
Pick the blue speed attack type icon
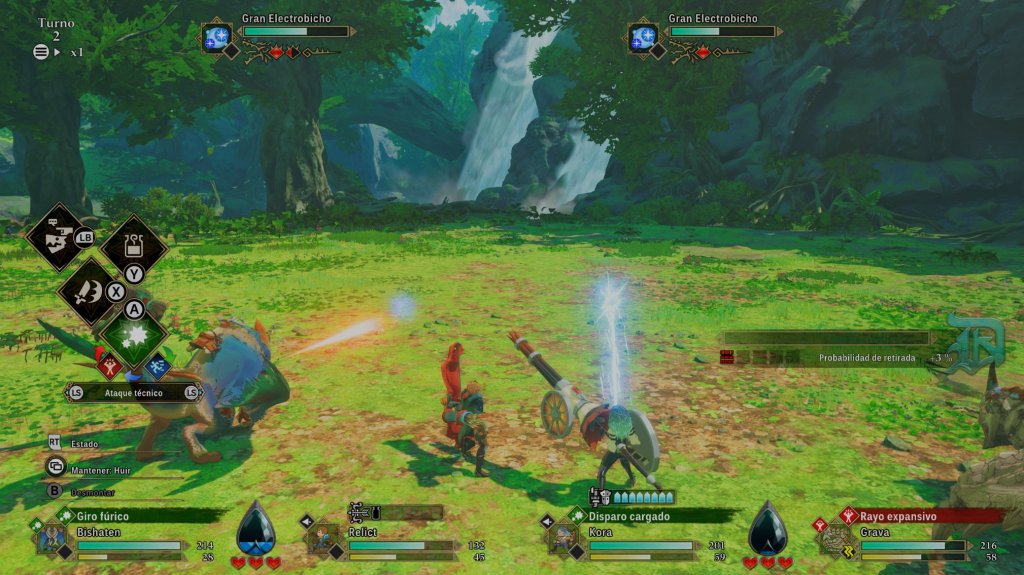pyautogui.click(x=157, y=367)
